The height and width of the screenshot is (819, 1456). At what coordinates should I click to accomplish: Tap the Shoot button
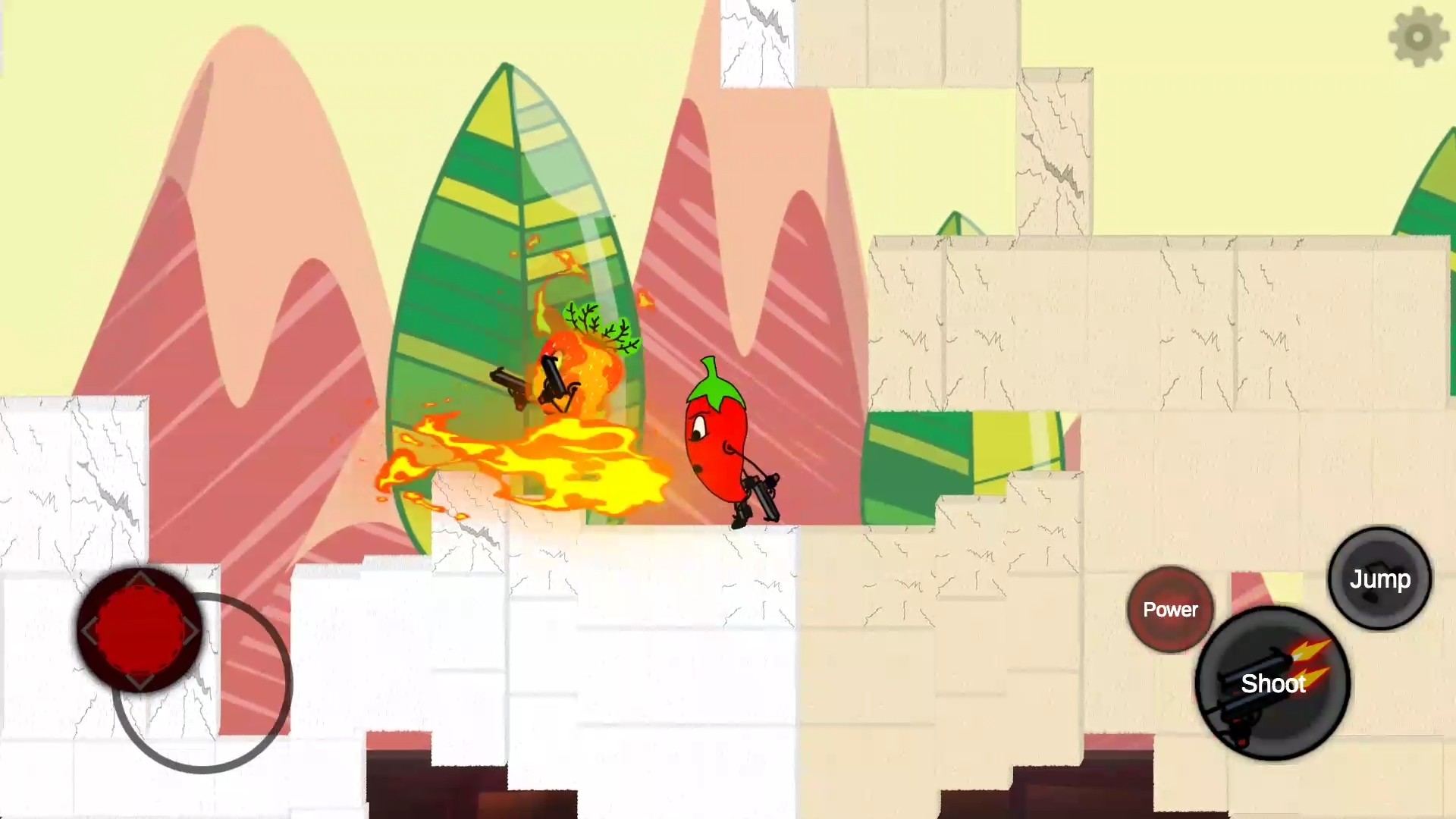[x=1272, y=684]
